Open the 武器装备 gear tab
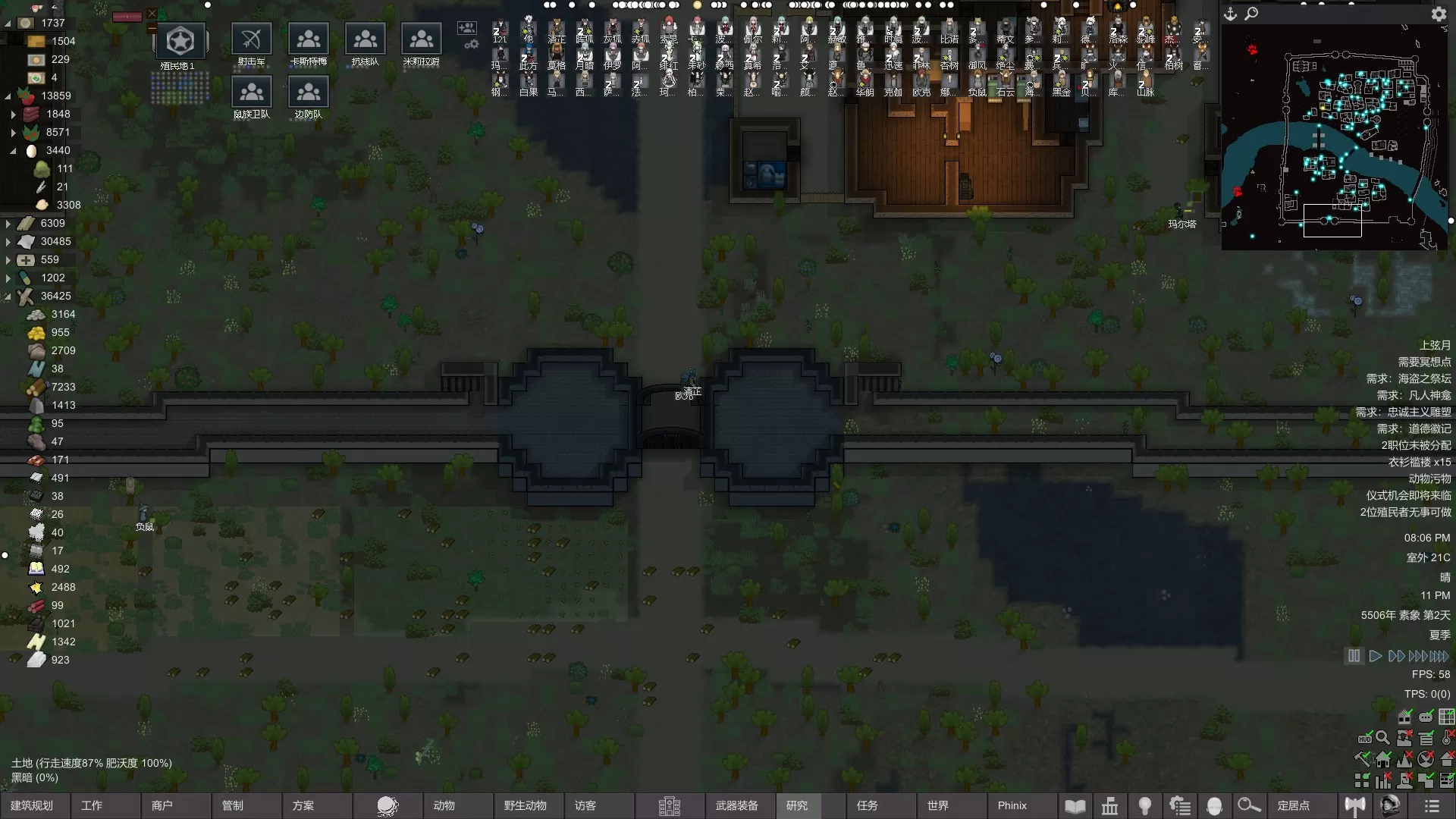The height and width of the screenshot is (819, 1456). [x=736, y=805]
